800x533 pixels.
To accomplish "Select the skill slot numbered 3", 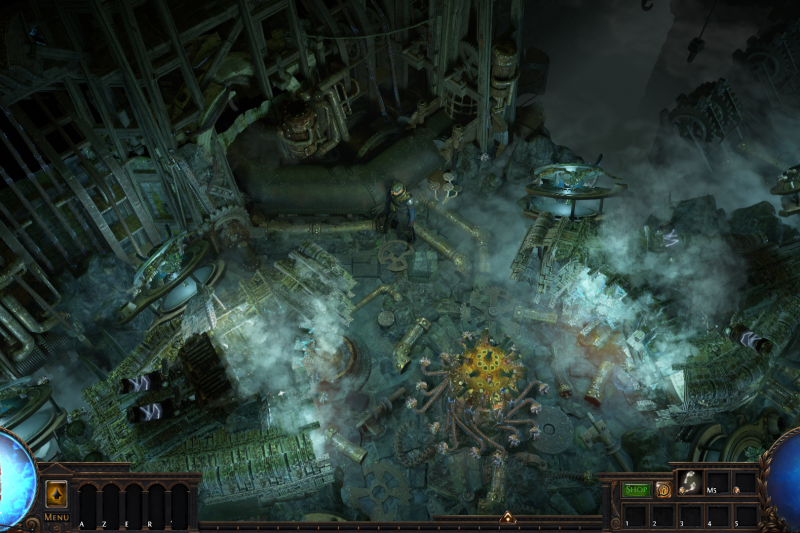I will coord(689,513).
